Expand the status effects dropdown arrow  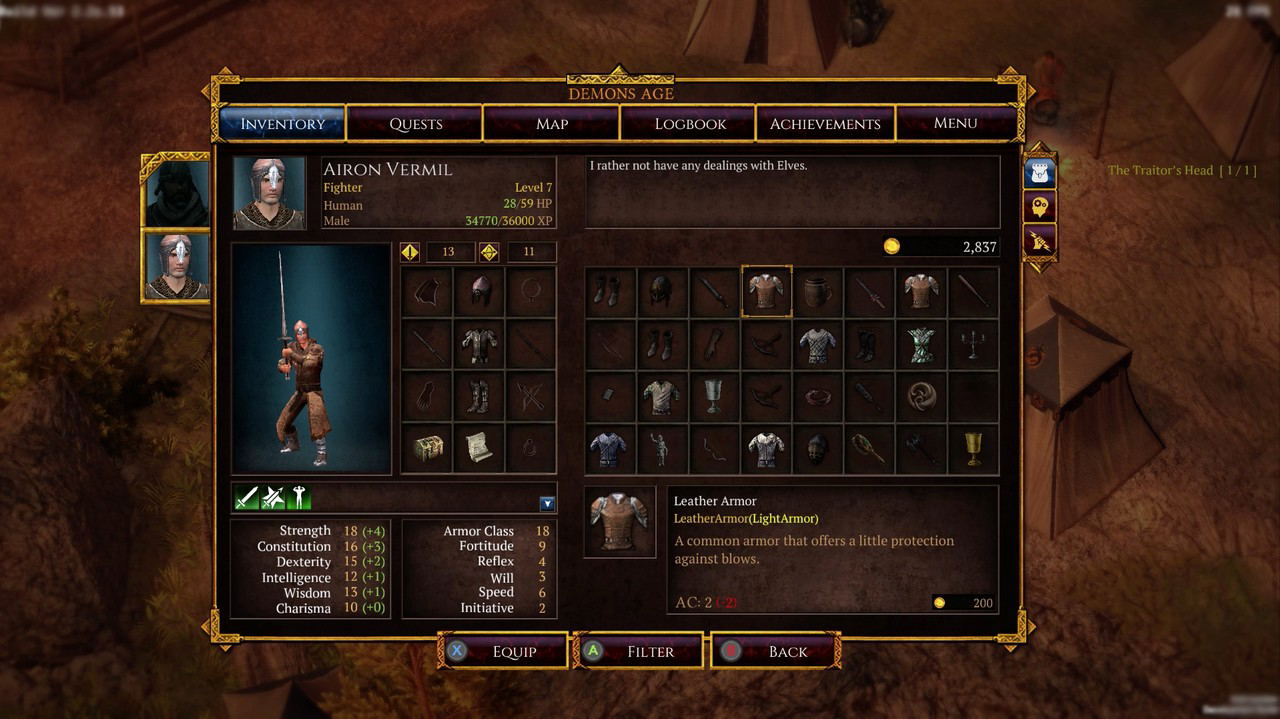pyautogui.click(x=547, y=504)
